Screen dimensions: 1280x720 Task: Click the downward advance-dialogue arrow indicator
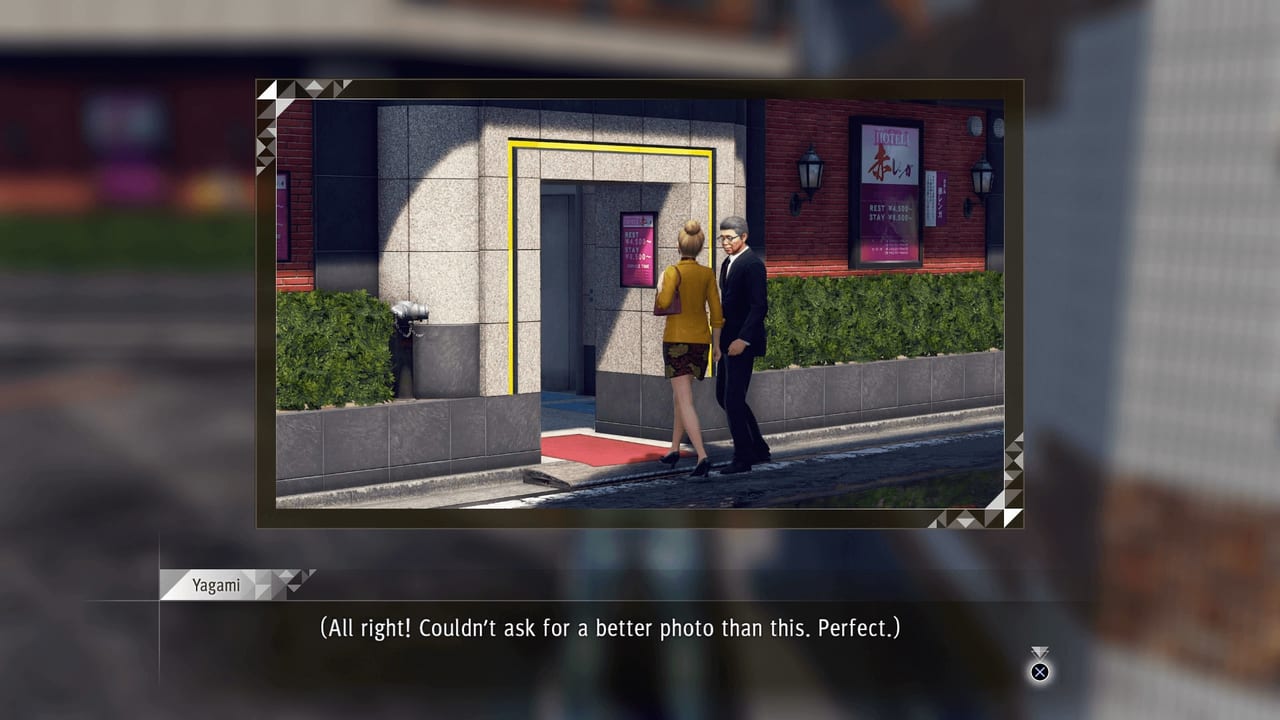click(1040, 651)
